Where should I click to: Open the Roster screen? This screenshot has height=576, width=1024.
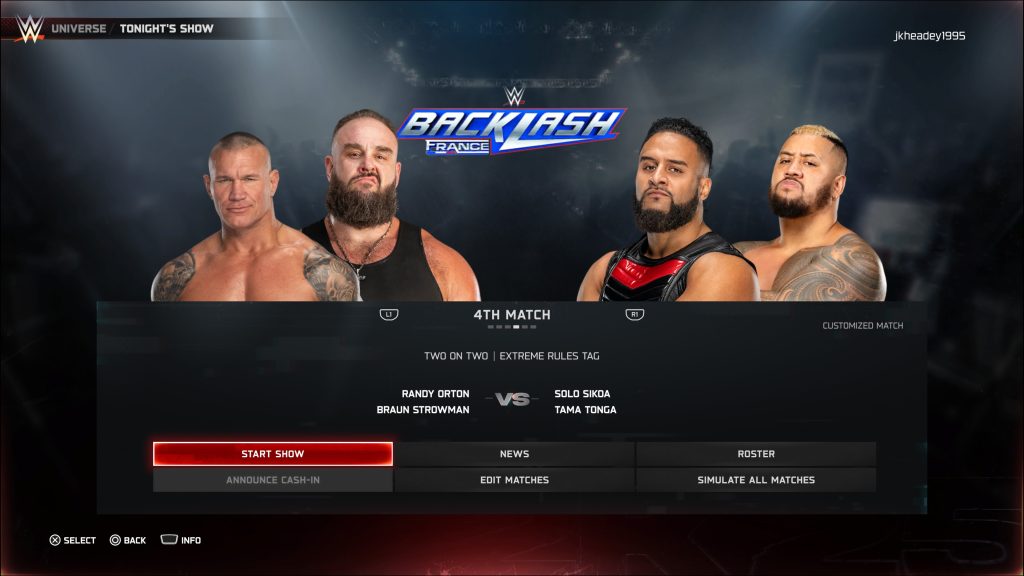(x=756, y=454)
